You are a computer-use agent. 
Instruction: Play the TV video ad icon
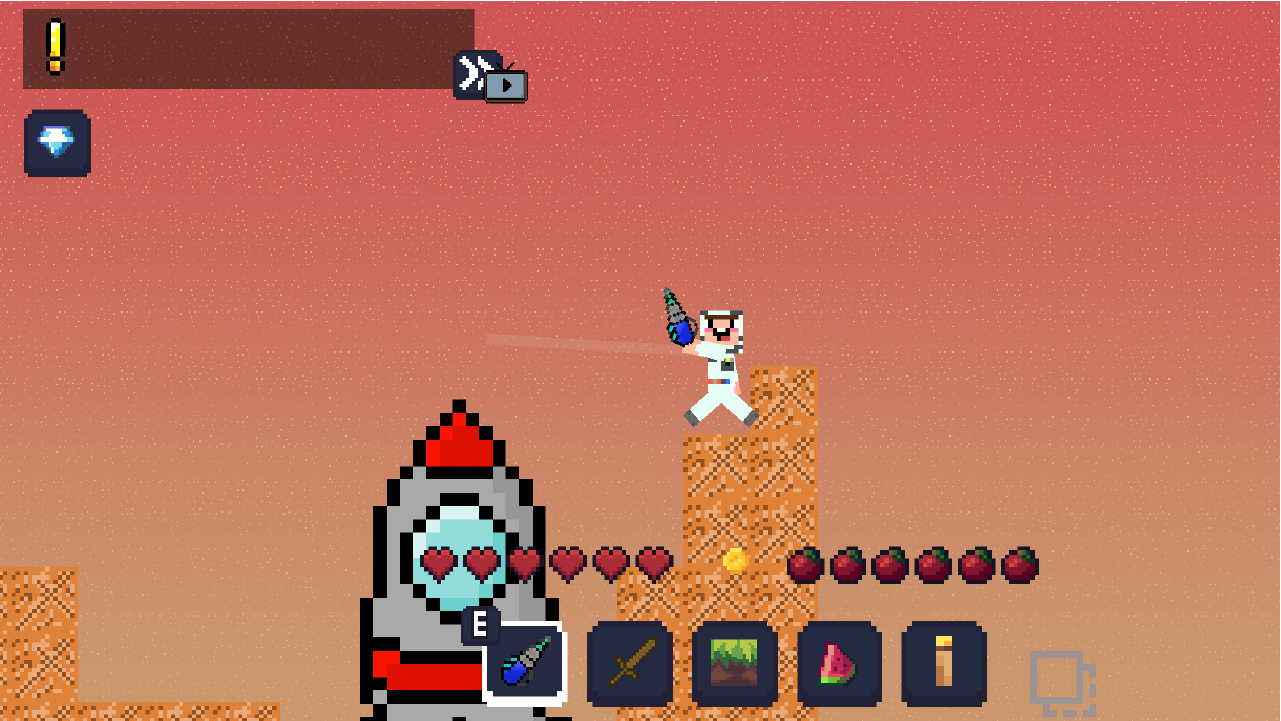tap(505, 84)
